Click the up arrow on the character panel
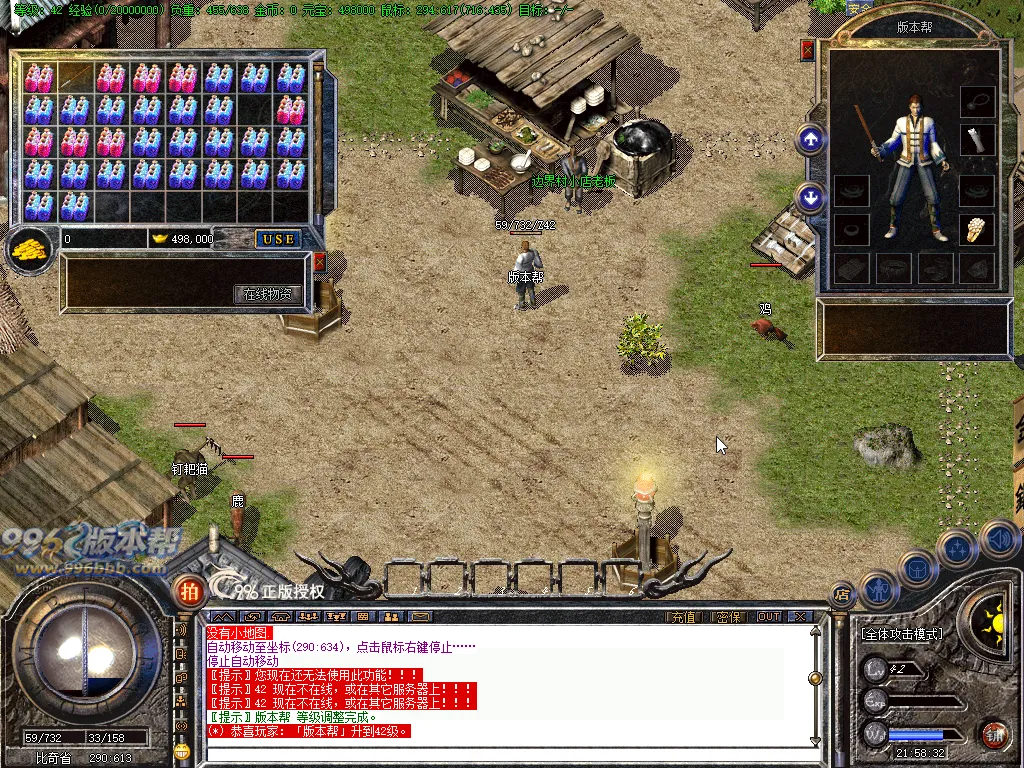Image resolution: width=1024 pixels, height=768 pixels. 811,139
